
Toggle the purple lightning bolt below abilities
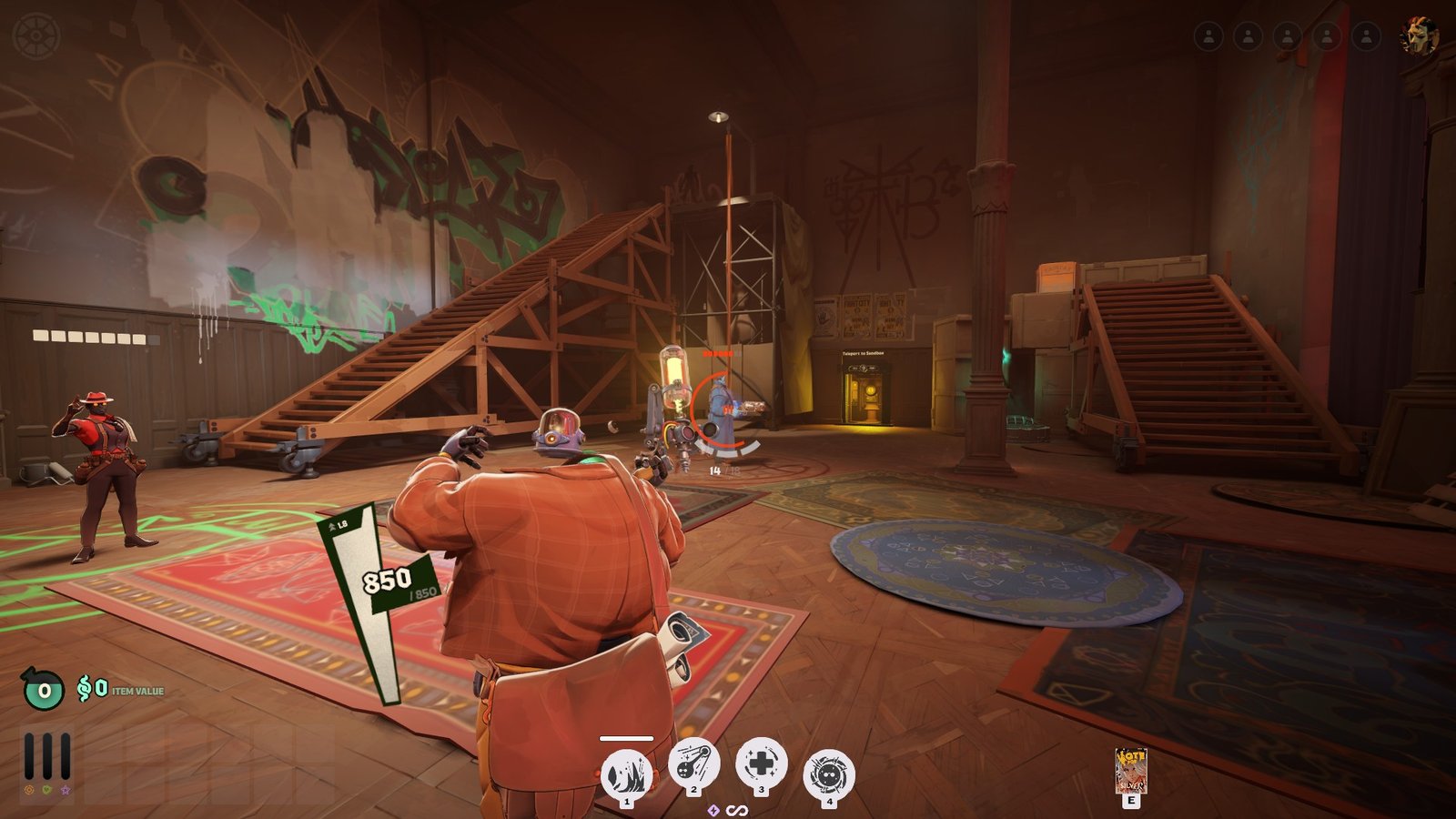714,809
